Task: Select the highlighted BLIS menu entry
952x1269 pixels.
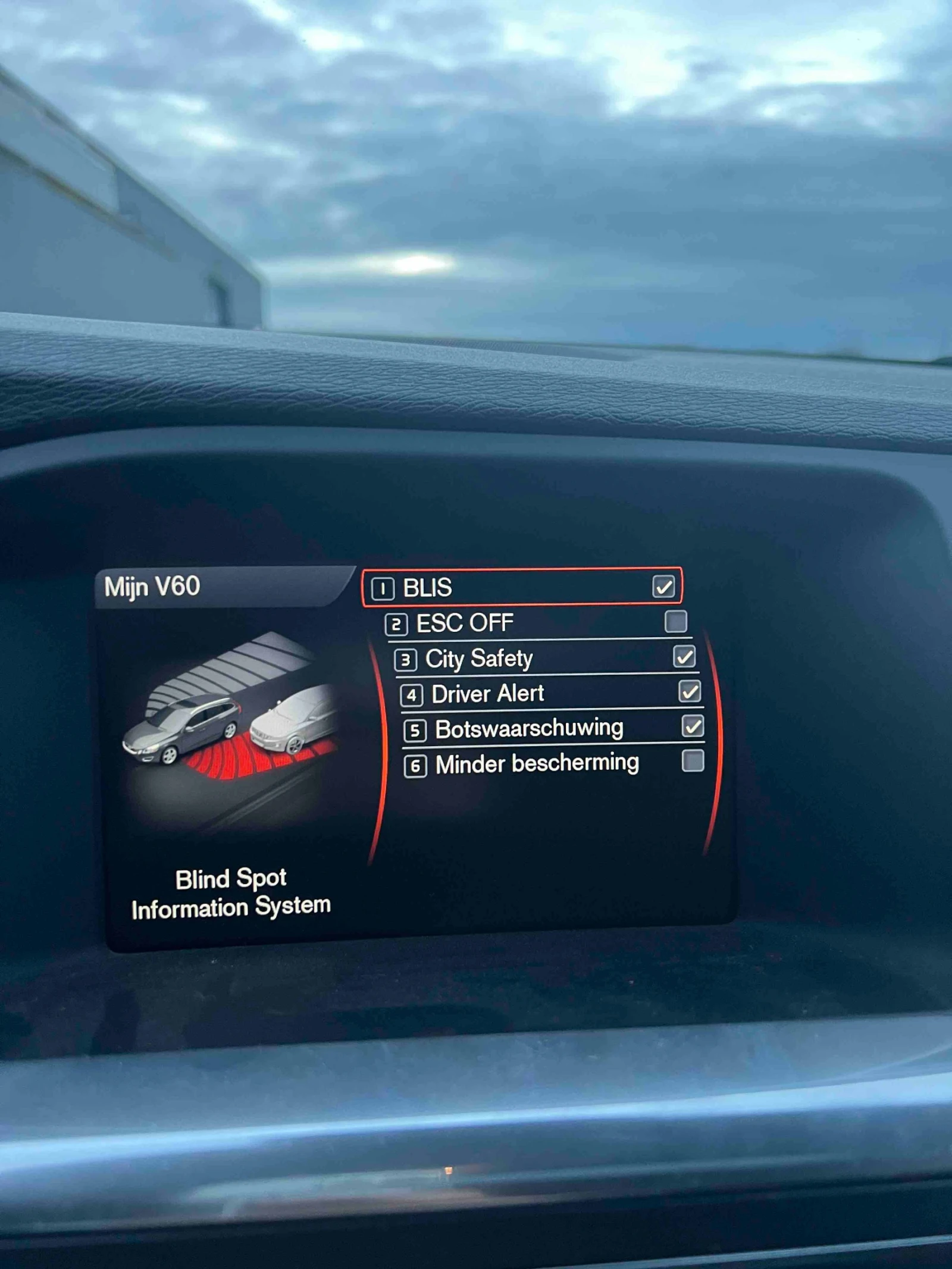Action: [x=524, y=590]
